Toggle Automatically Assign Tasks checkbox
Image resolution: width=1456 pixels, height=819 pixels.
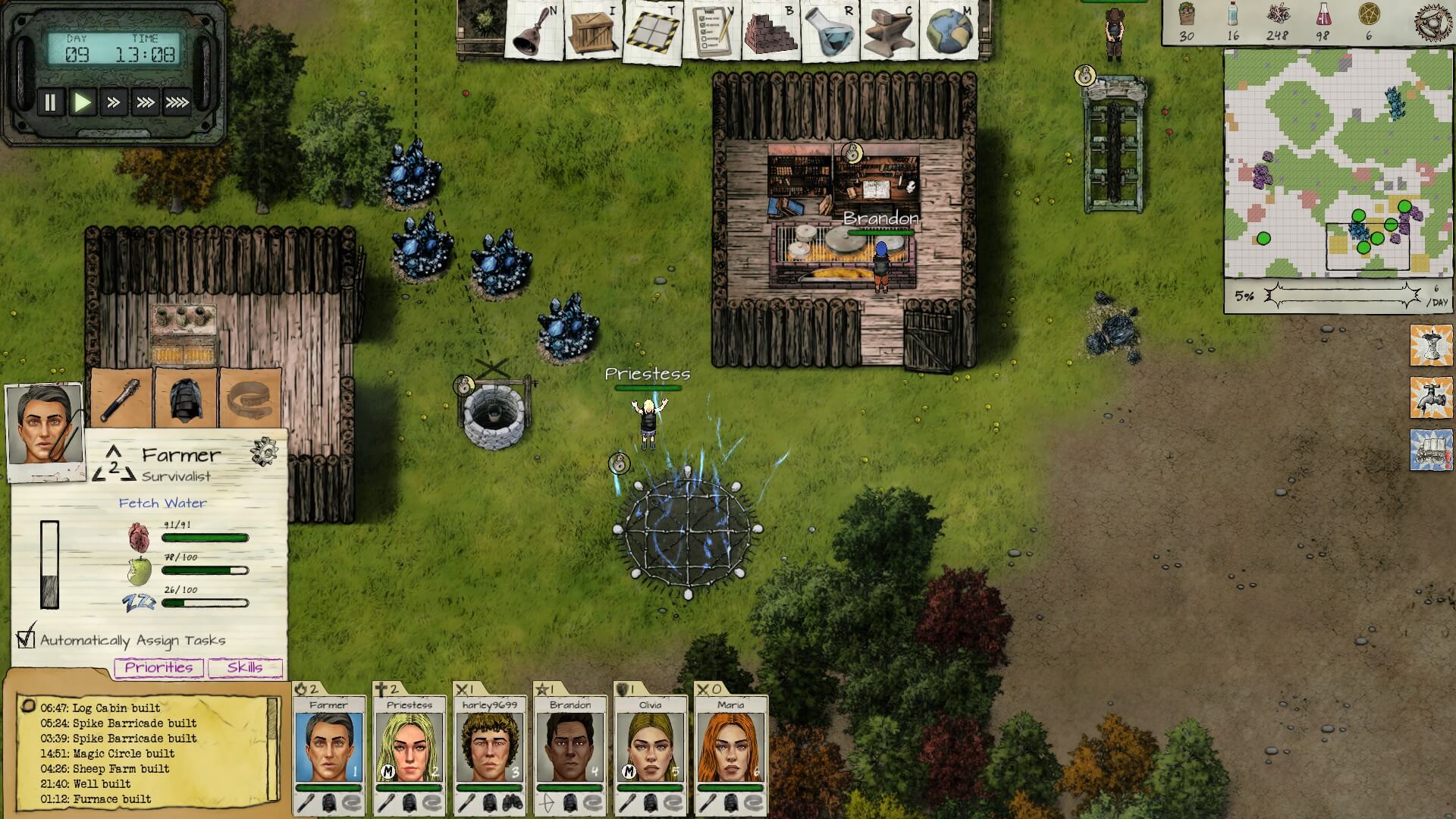pos(27,639)
